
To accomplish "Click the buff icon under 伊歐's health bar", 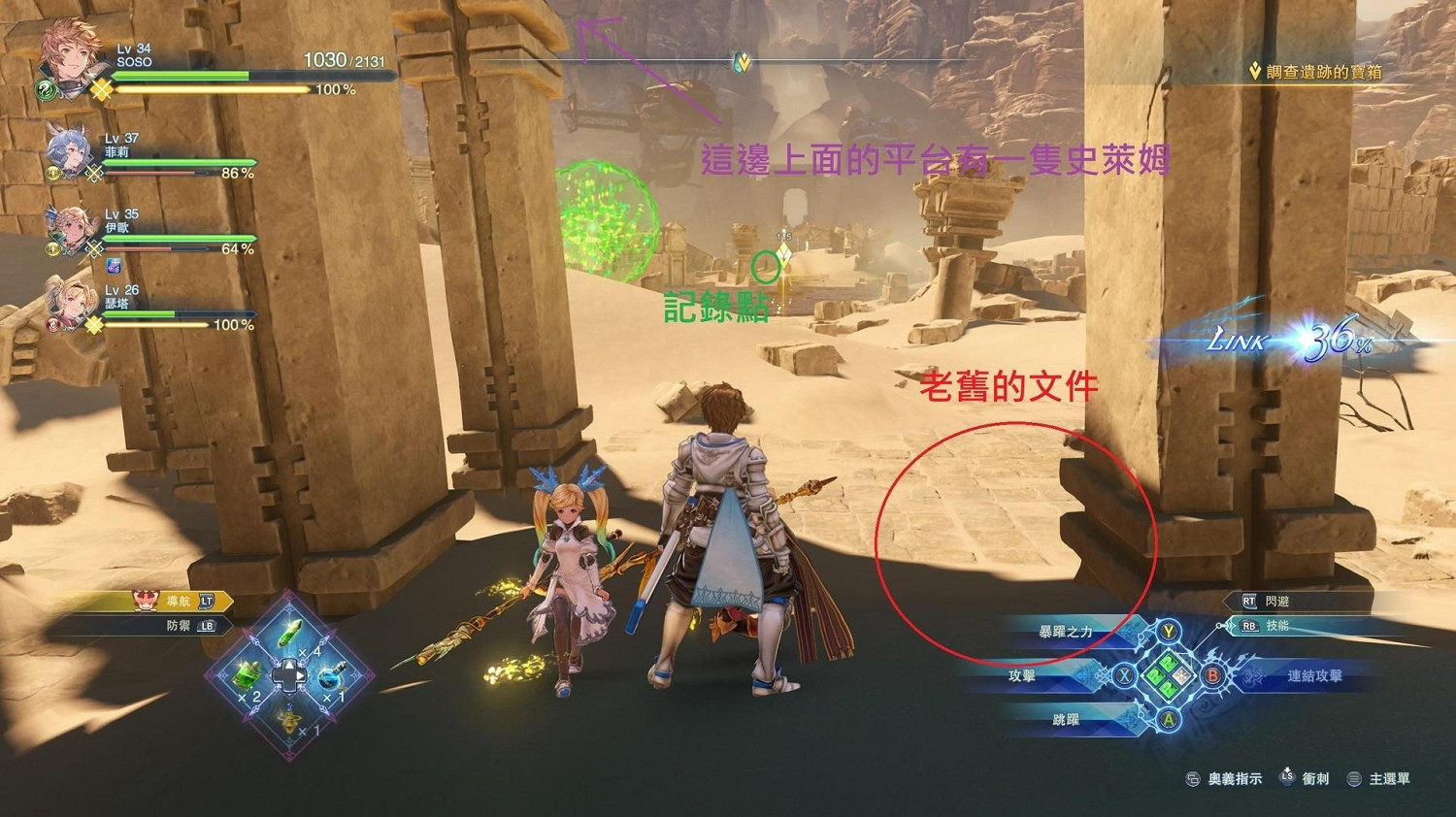I will tap(114, 266).
